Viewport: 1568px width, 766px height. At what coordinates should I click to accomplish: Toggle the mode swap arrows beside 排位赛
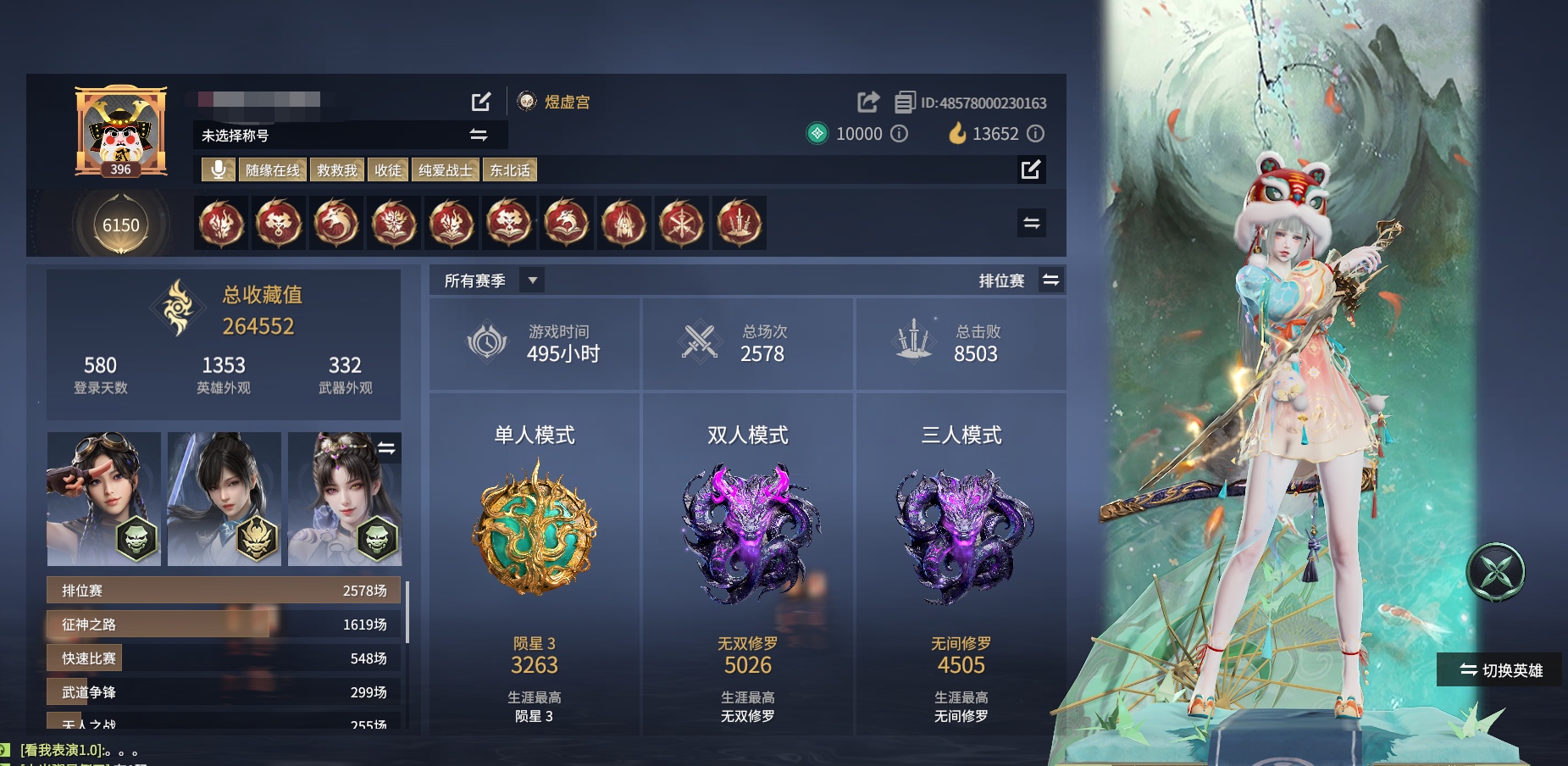point(1050,280)
